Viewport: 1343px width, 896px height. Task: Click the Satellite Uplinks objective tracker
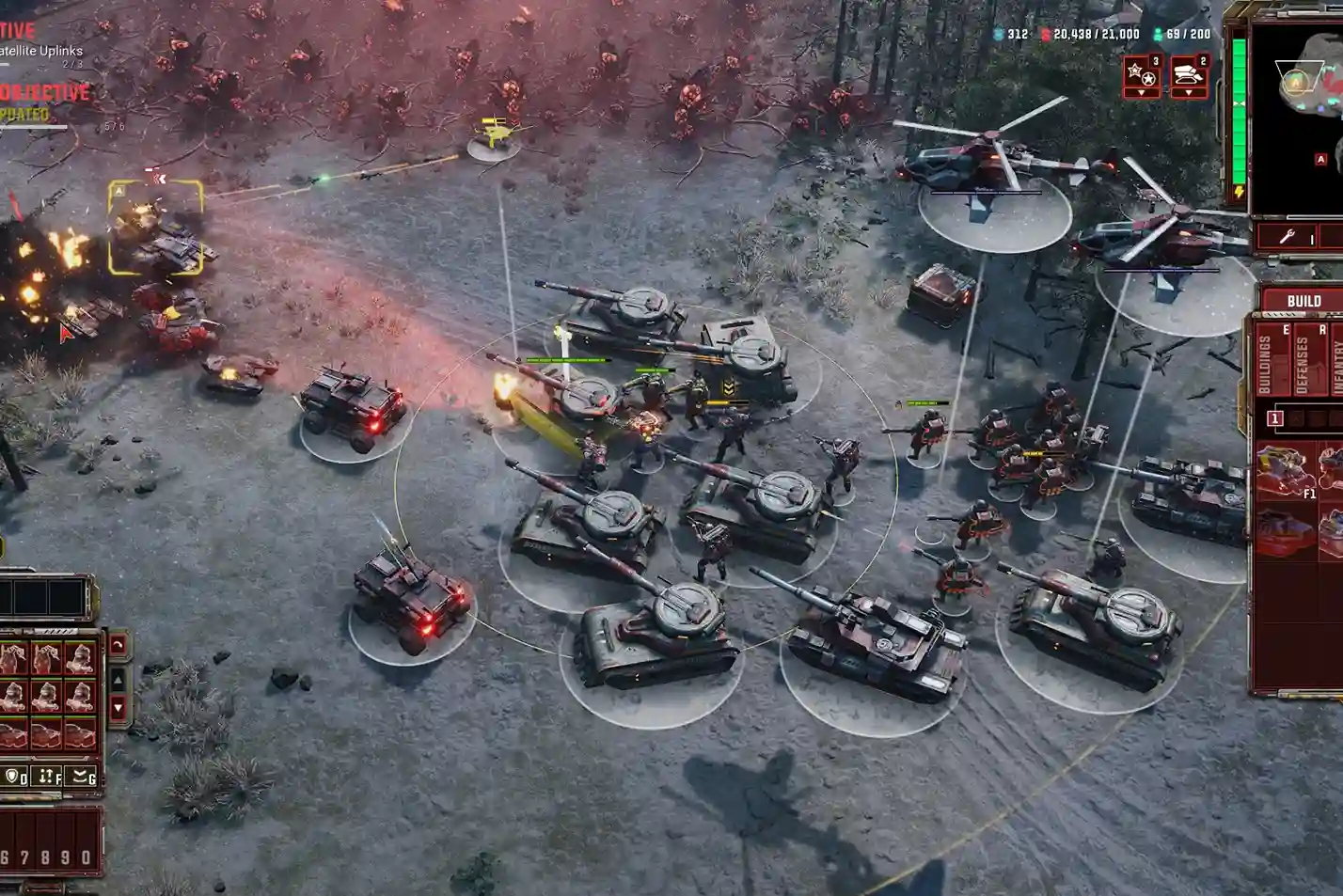point(41,52)
